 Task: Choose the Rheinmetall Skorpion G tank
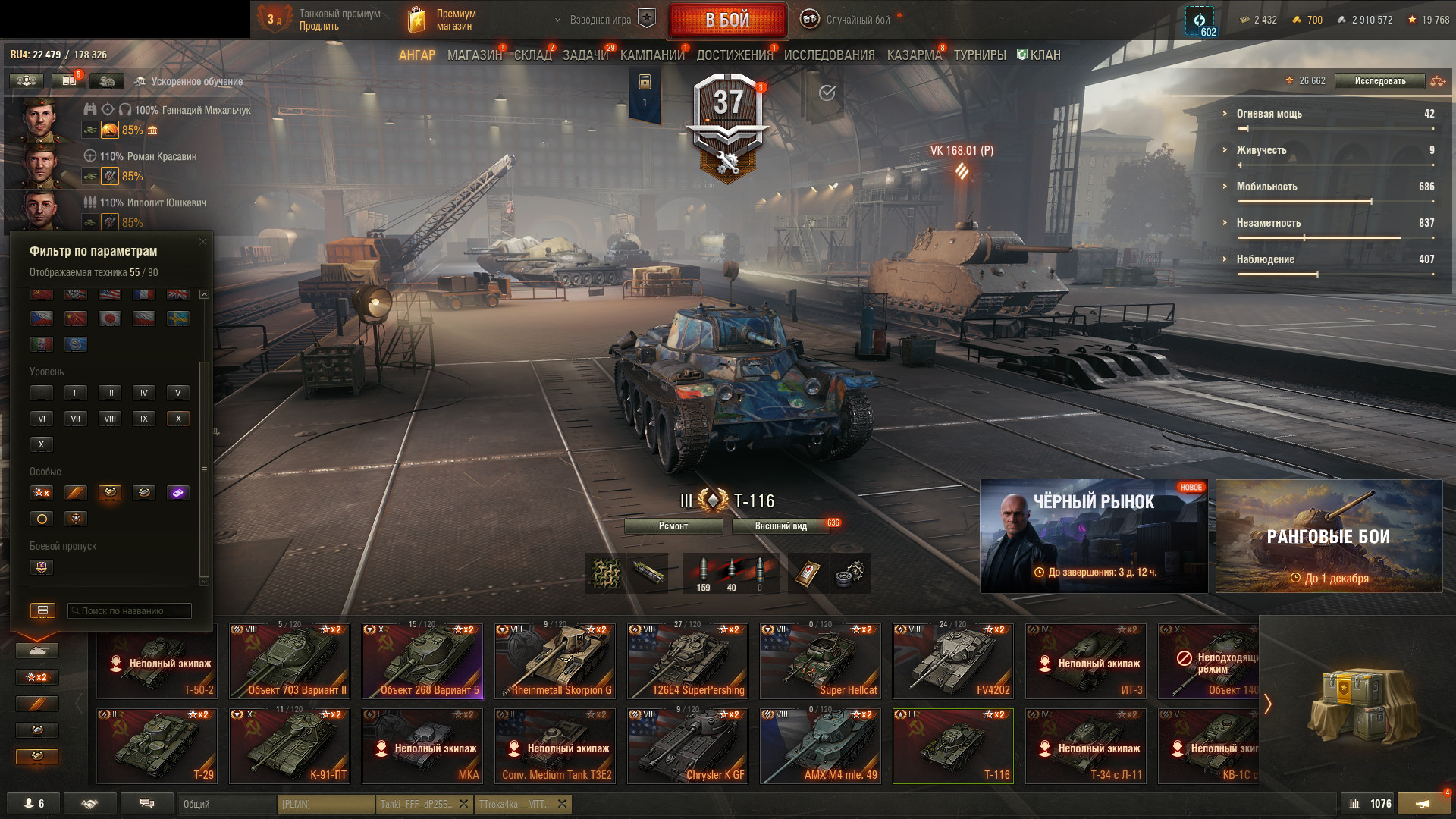point(555,661)
